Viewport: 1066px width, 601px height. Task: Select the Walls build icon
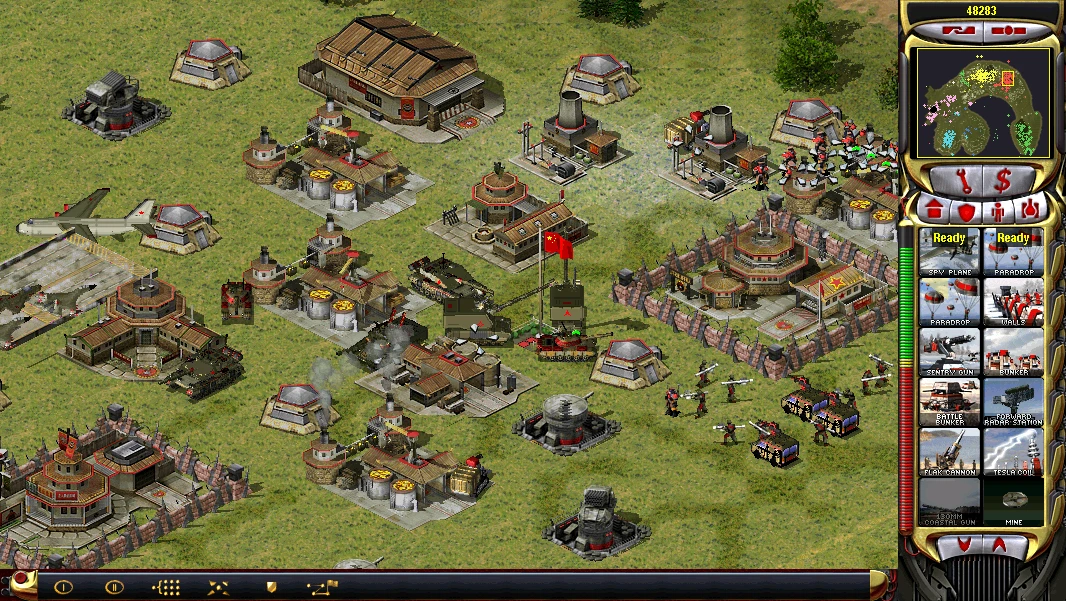point(1013,301)
